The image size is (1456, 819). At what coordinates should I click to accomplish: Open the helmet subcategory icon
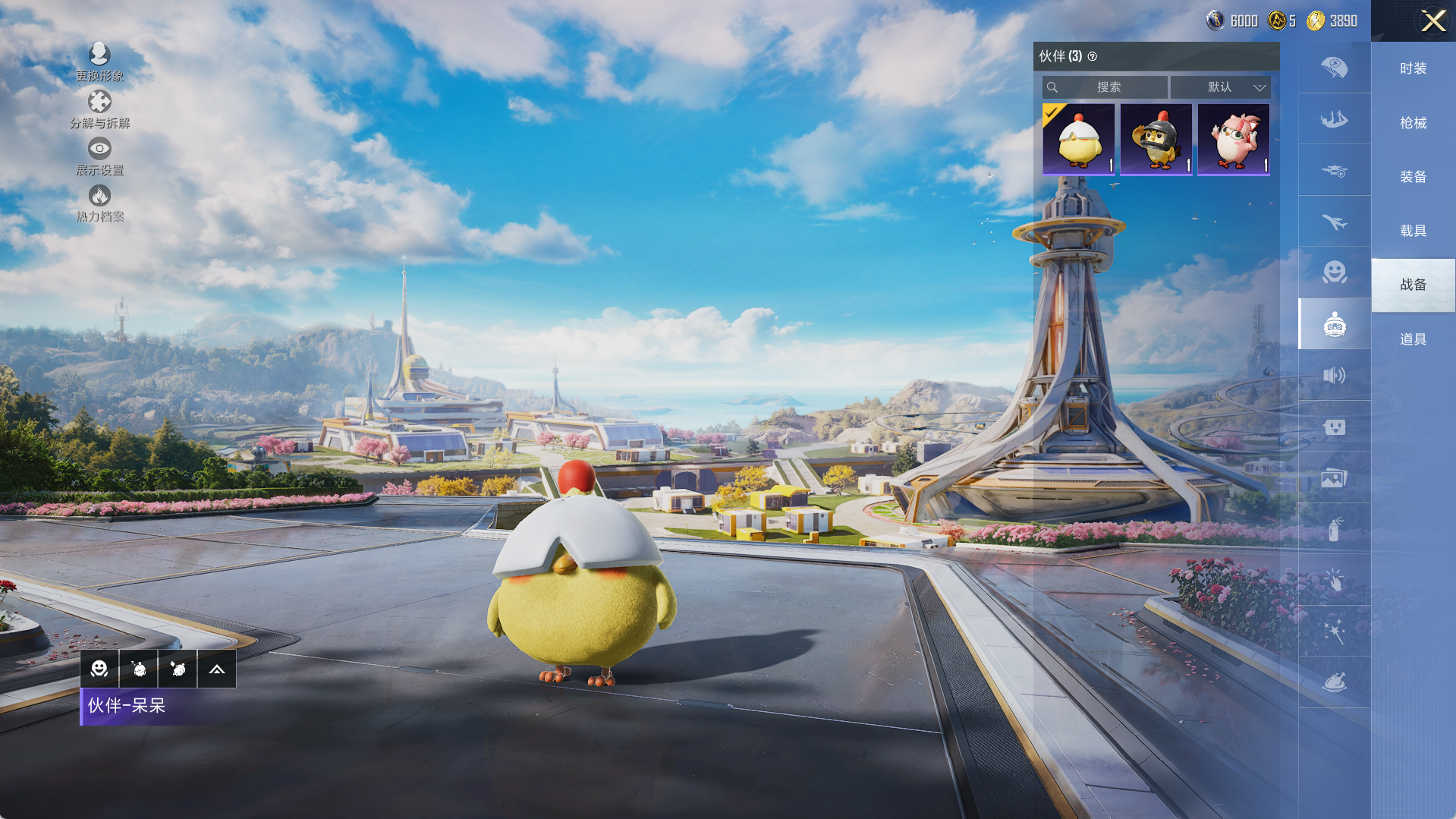coord(1334,68)
